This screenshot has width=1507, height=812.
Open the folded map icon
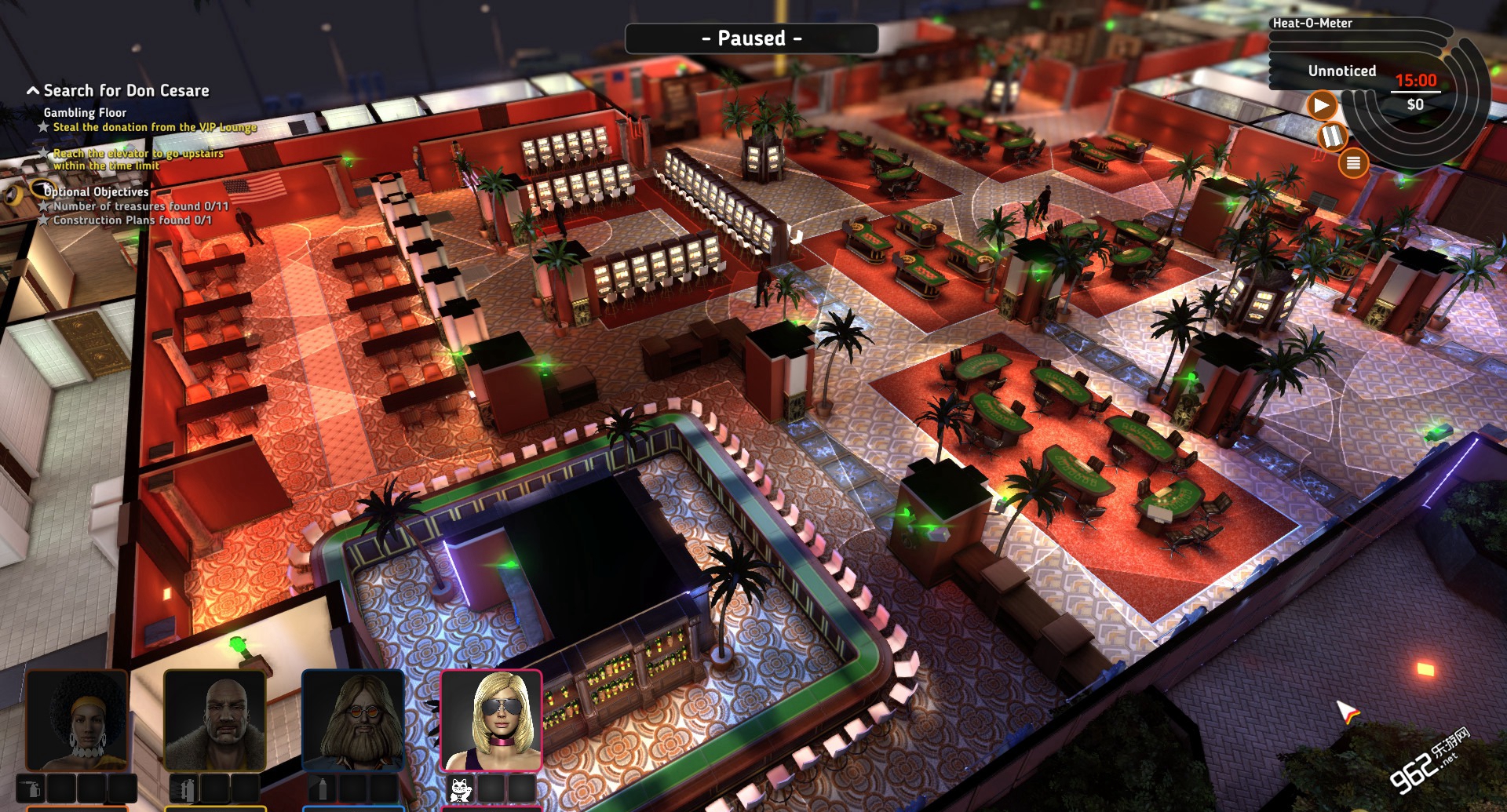pyautogui.click(x=1332, y=137)
